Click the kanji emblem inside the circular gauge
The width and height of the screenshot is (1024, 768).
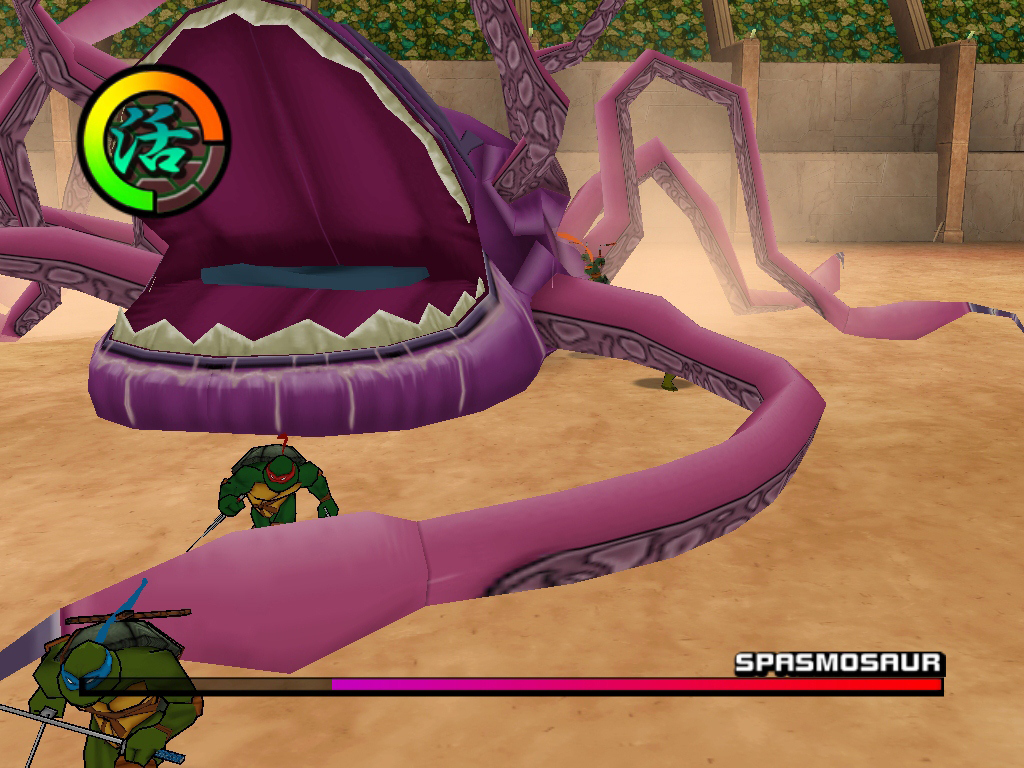point(152,141)
